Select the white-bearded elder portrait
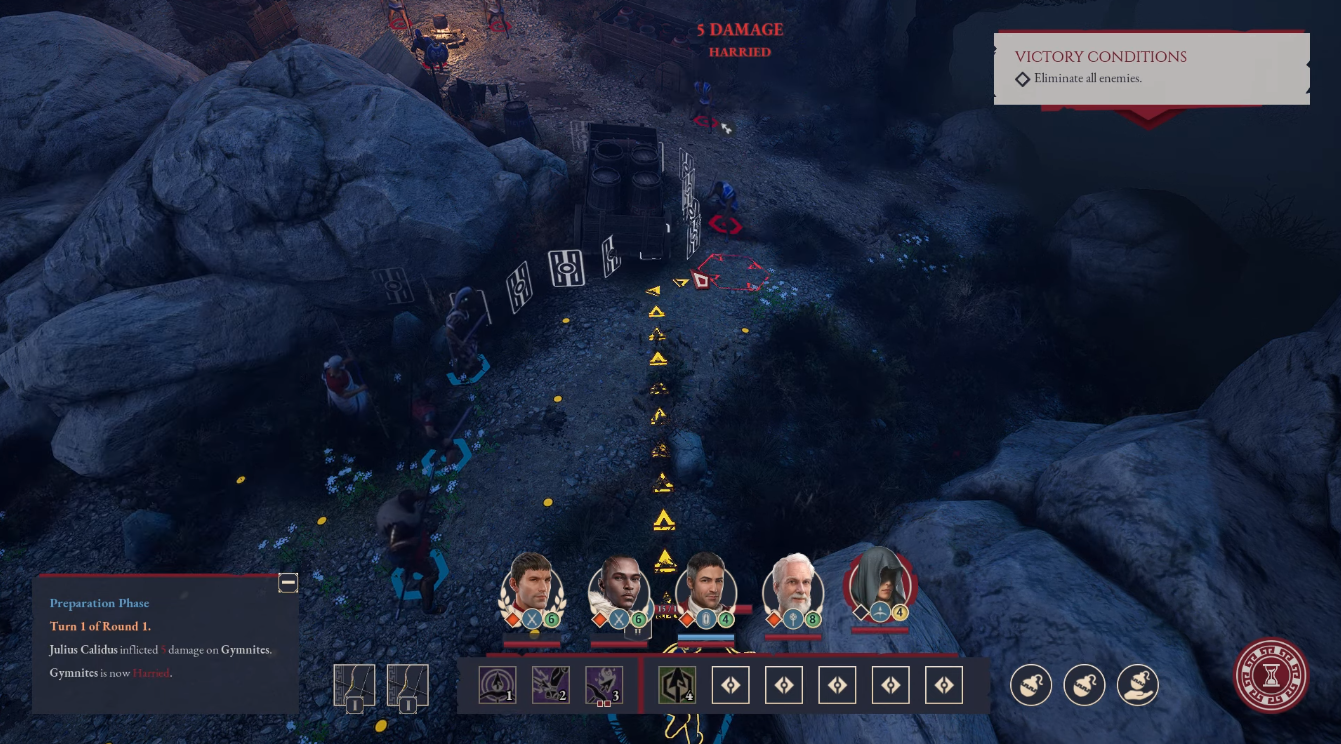This screenshot has height=744, width=1341. coord(793,583)
